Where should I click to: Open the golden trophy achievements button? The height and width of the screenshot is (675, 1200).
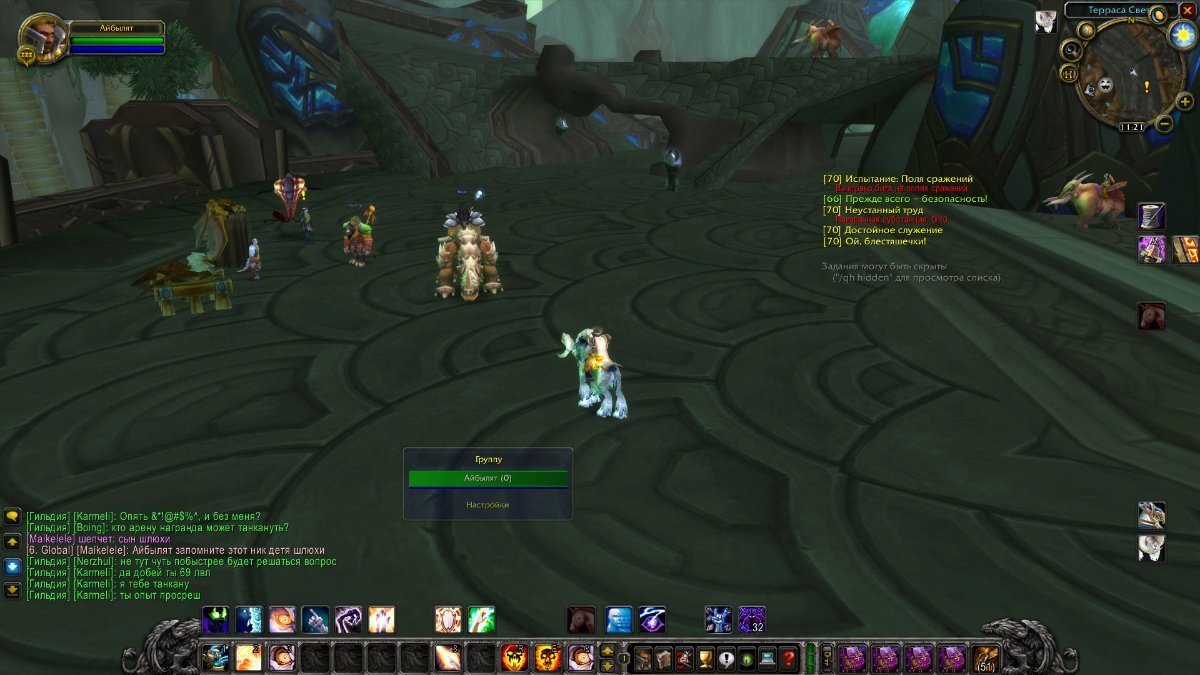704,658
